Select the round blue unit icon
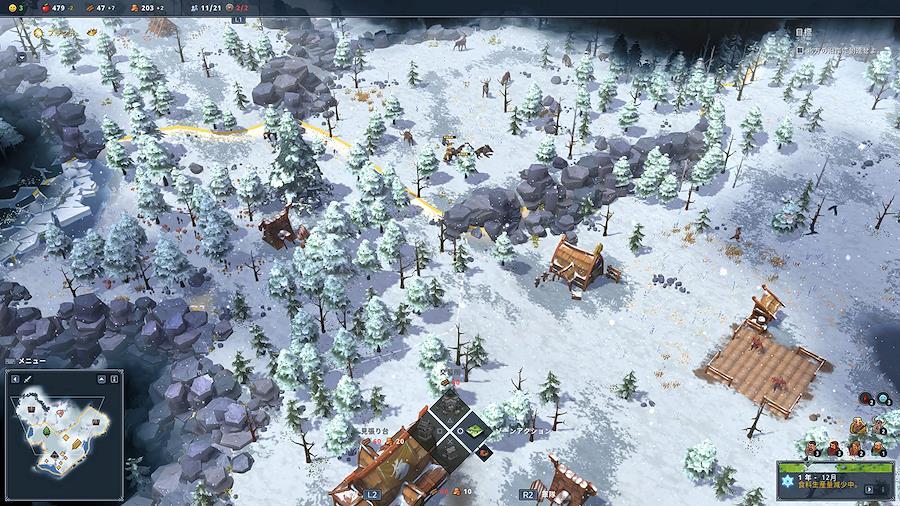 point(883,399)
